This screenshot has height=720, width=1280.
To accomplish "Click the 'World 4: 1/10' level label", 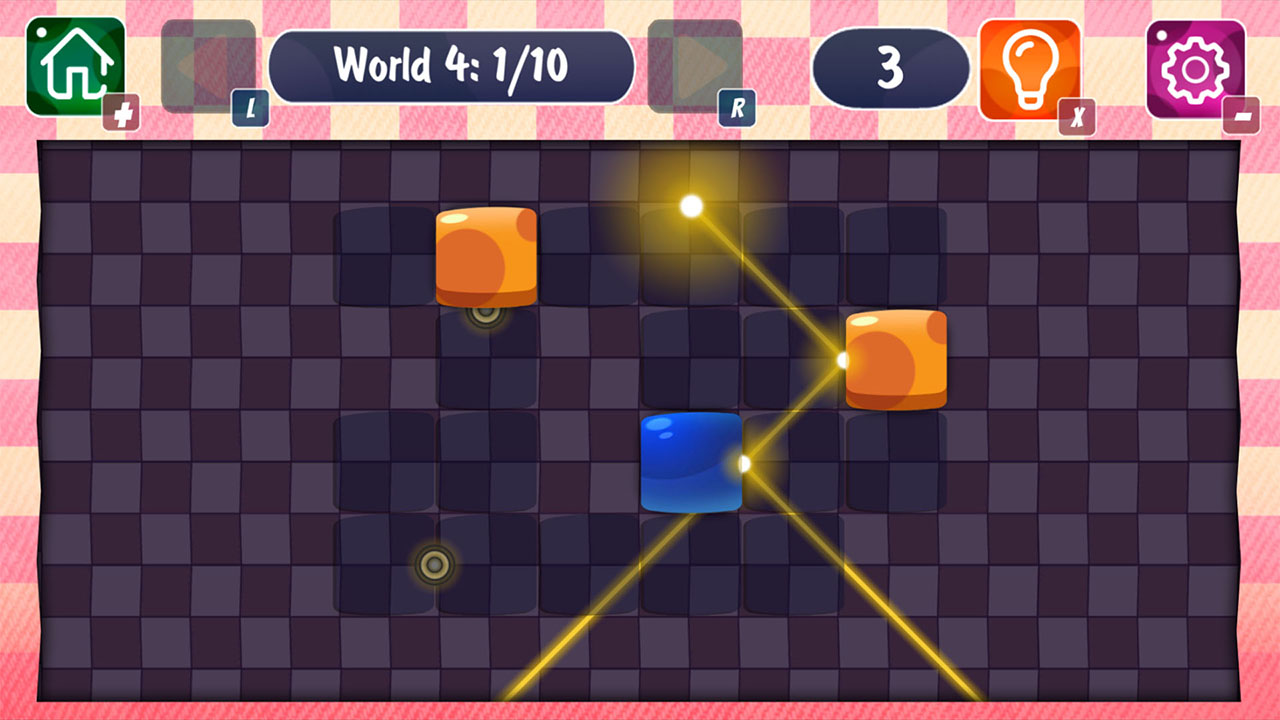I will click(x=453, y=66).
